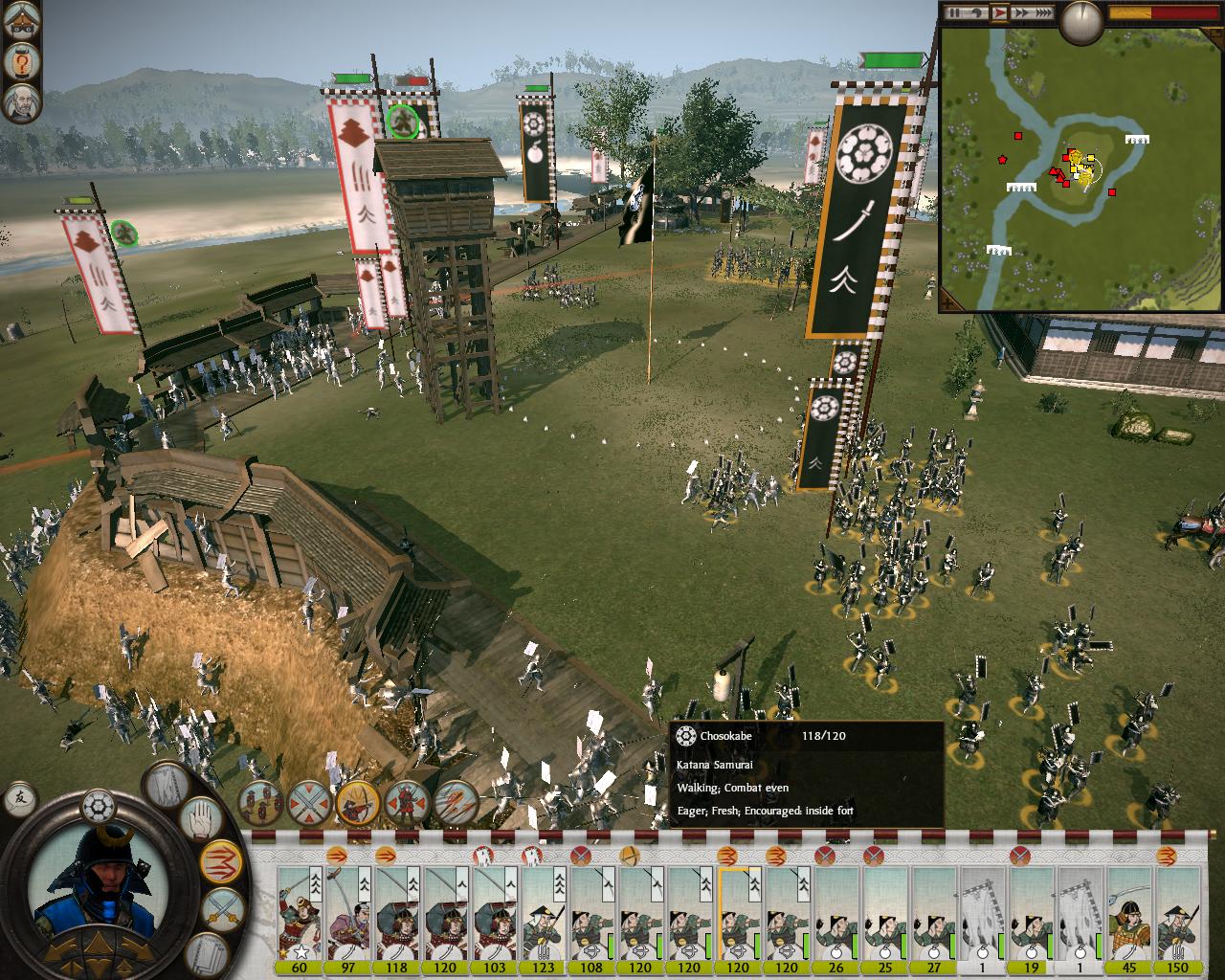Screen dimensions: 1225x980
Task: Set battle speed to fastest fast-forward
Action: 1046,13
